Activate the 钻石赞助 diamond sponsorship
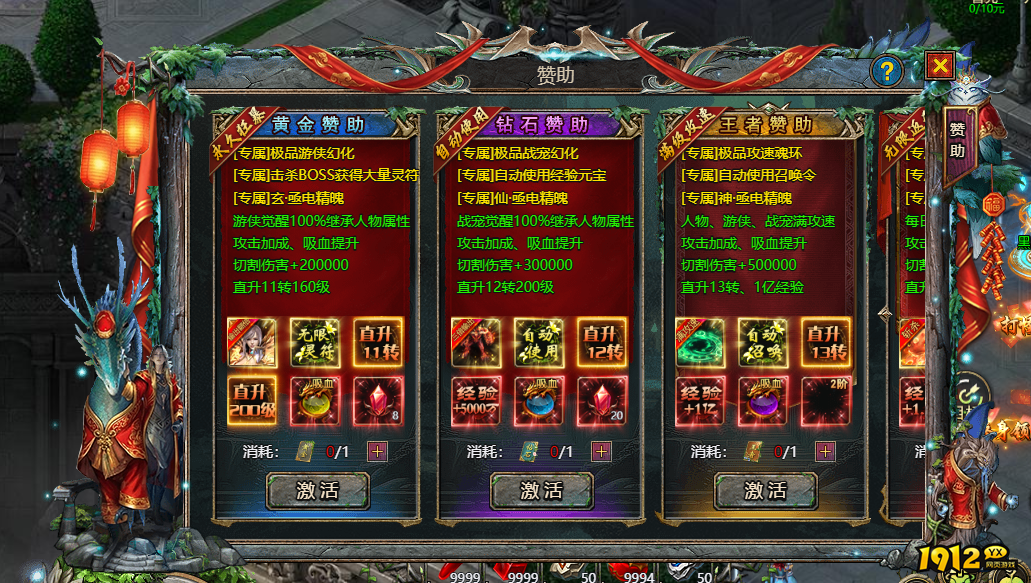This screenshot has height=583, width=1031. click(x=541, y=490)
